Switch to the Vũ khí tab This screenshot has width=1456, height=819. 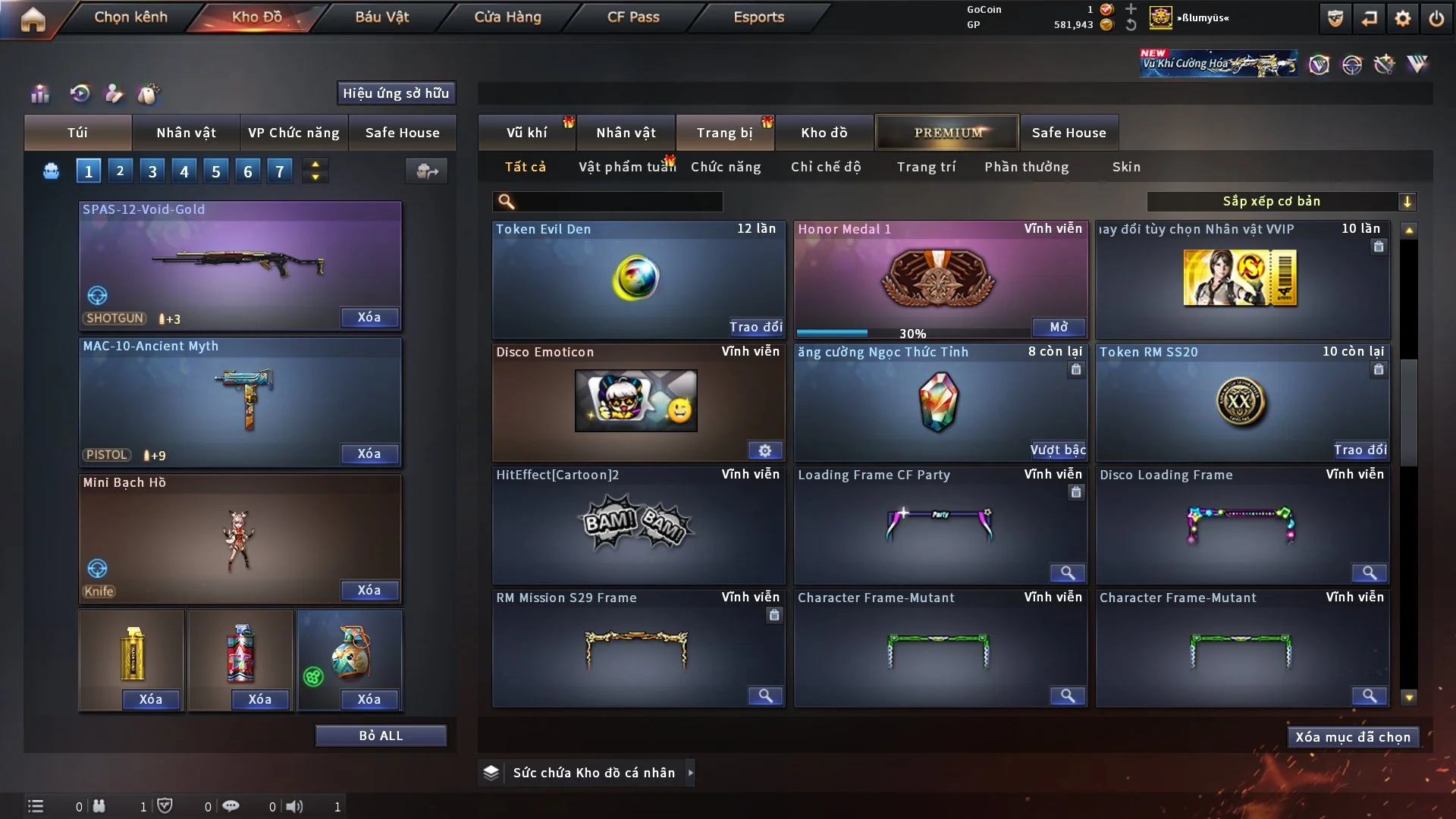pos(526,133)
